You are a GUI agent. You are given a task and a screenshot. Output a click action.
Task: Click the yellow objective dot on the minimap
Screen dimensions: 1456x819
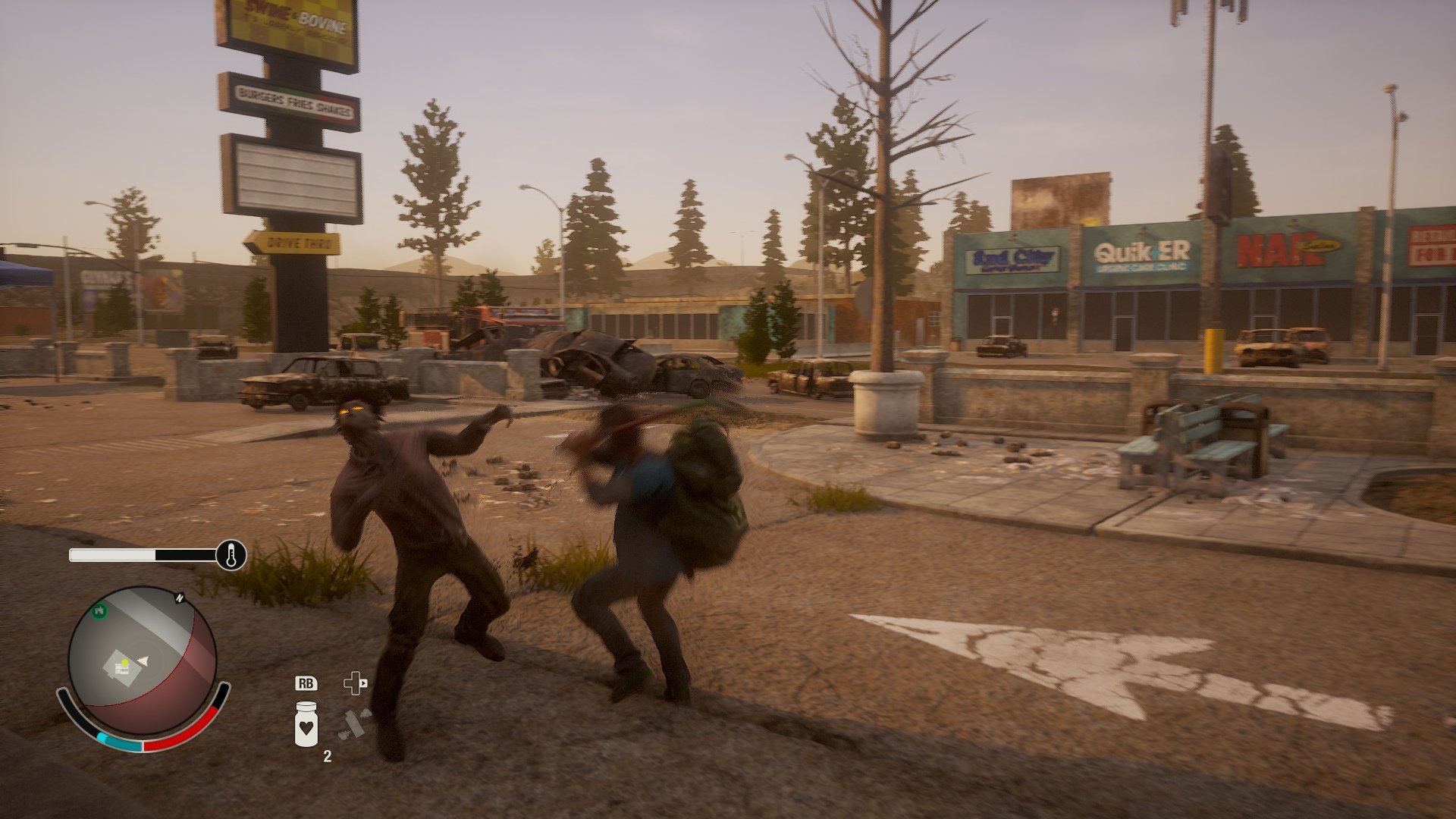(124, 662)
